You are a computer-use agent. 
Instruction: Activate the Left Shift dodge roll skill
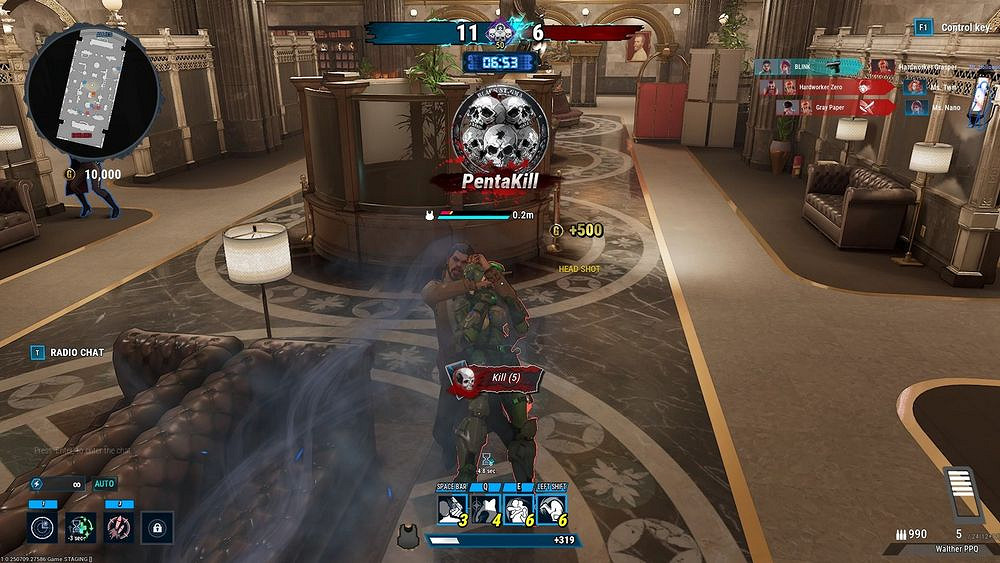551,509
